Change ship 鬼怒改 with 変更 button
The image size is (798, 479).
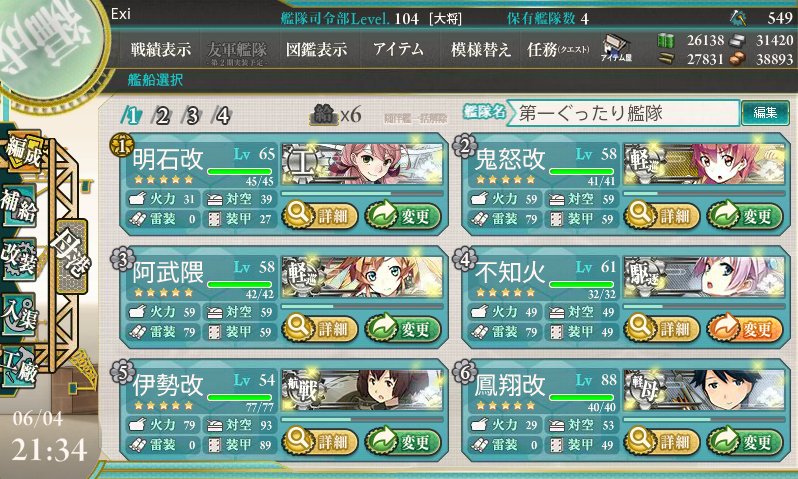(744, 214)
